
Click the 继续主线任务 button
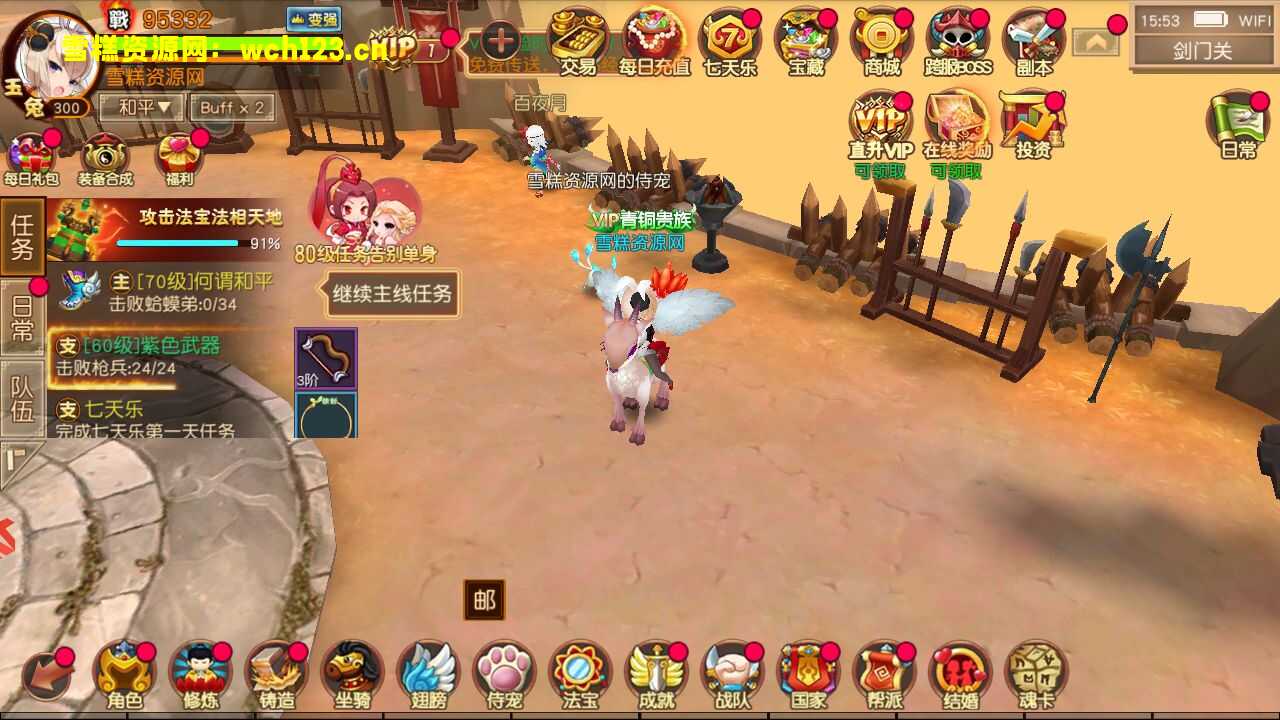[x=393, y=294]
